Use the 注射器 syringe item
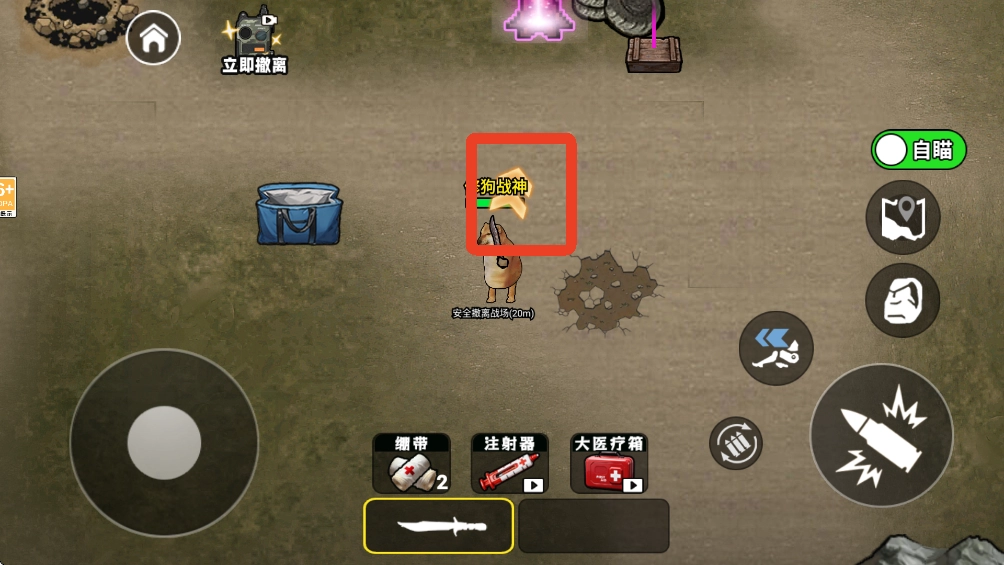Image resolution: width=1004 pixels, height=565 pixels. 509,464
